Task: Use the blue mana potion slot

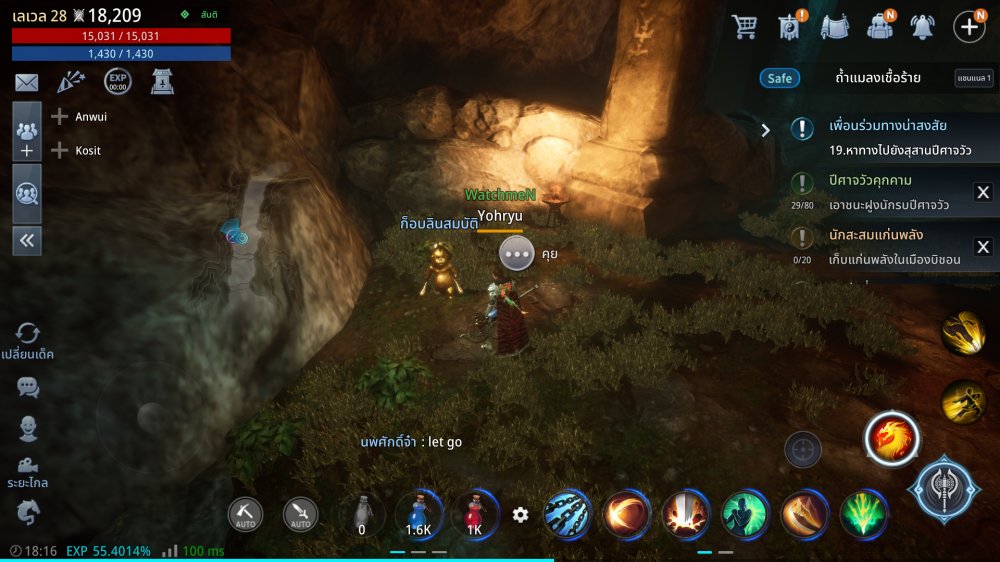Action: [419, 513]
